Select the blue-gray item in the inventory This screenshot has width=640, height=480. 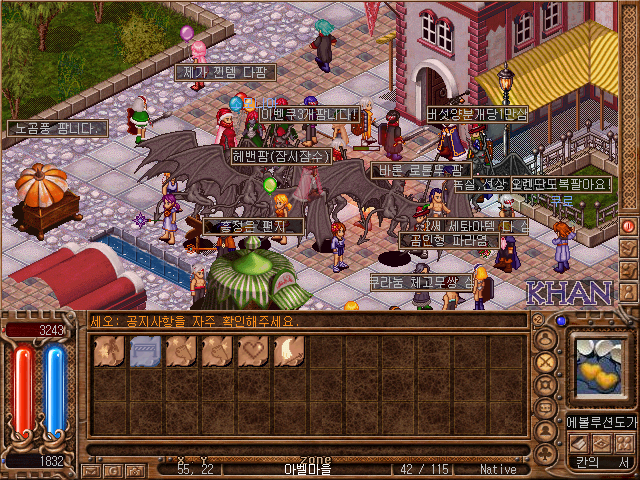coord(145,352)
